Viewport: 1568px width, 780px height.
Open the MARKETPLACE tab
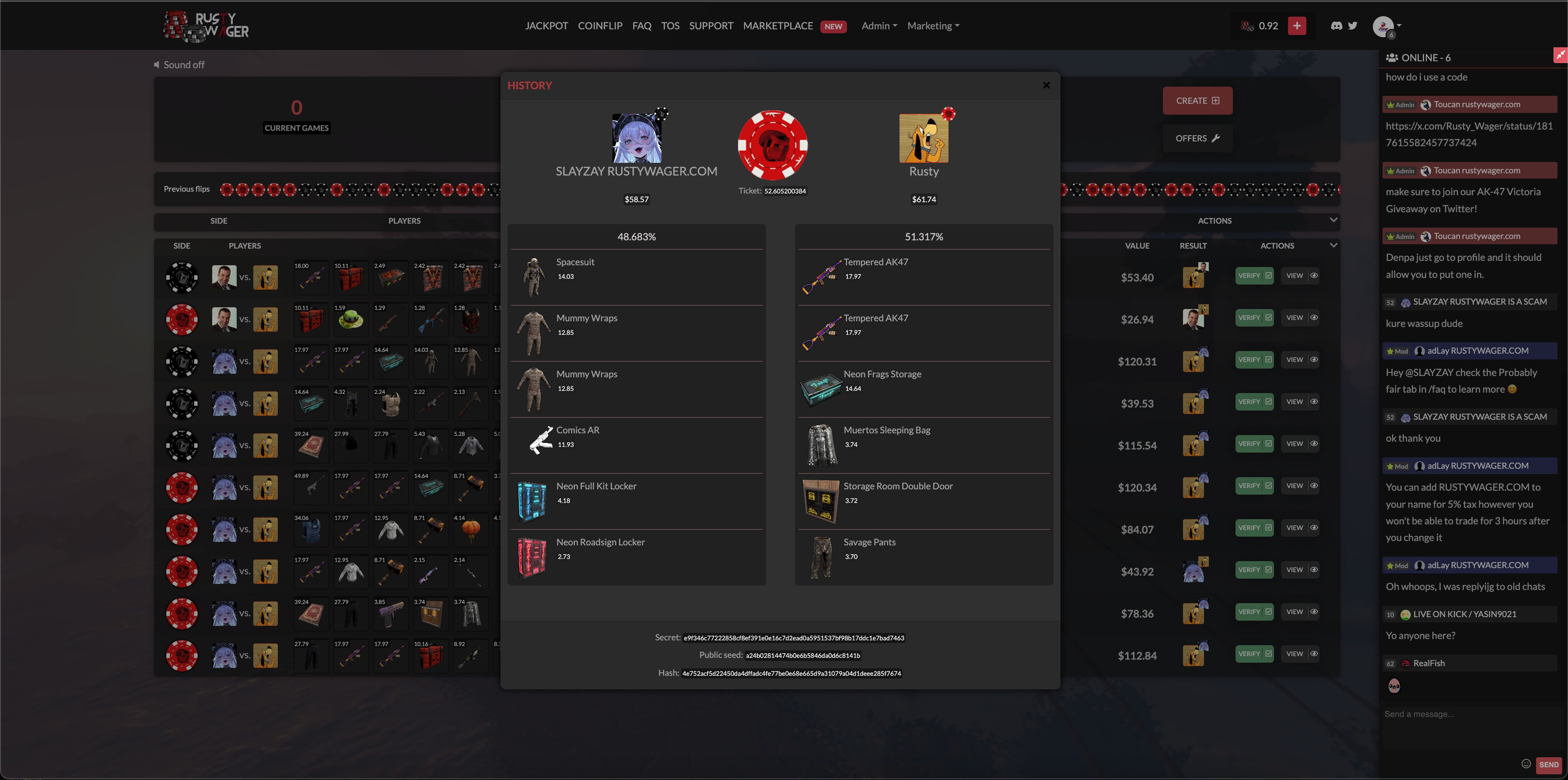click(778, 25)
